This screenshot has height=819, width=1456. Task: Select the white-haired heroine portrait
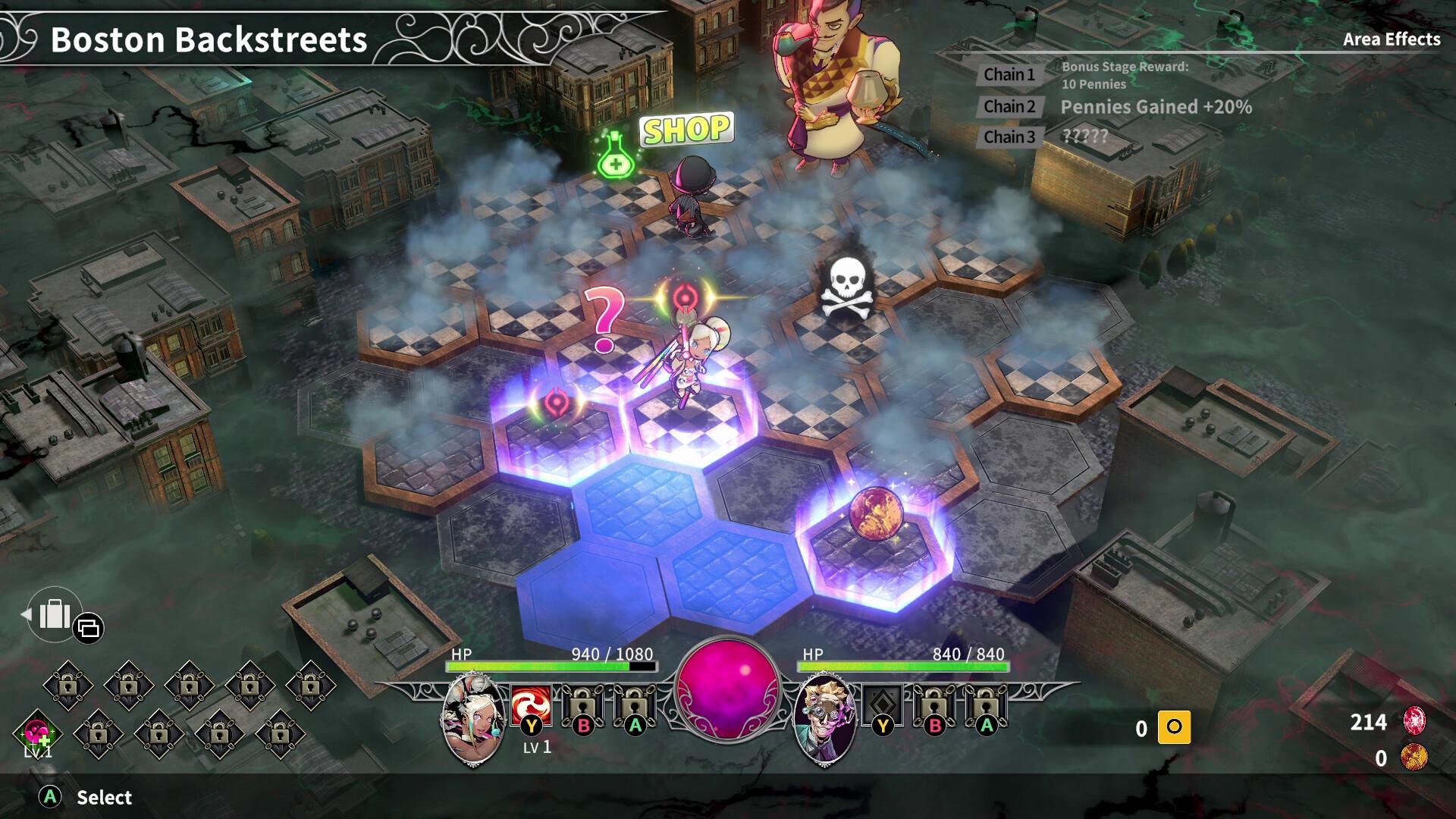[x=473, y=719]
